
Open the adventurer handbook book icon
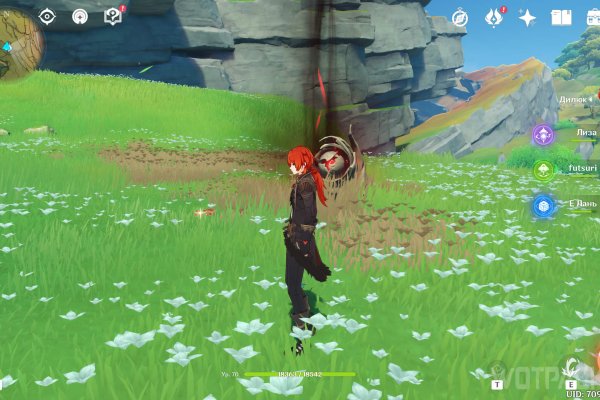point(560,17)
